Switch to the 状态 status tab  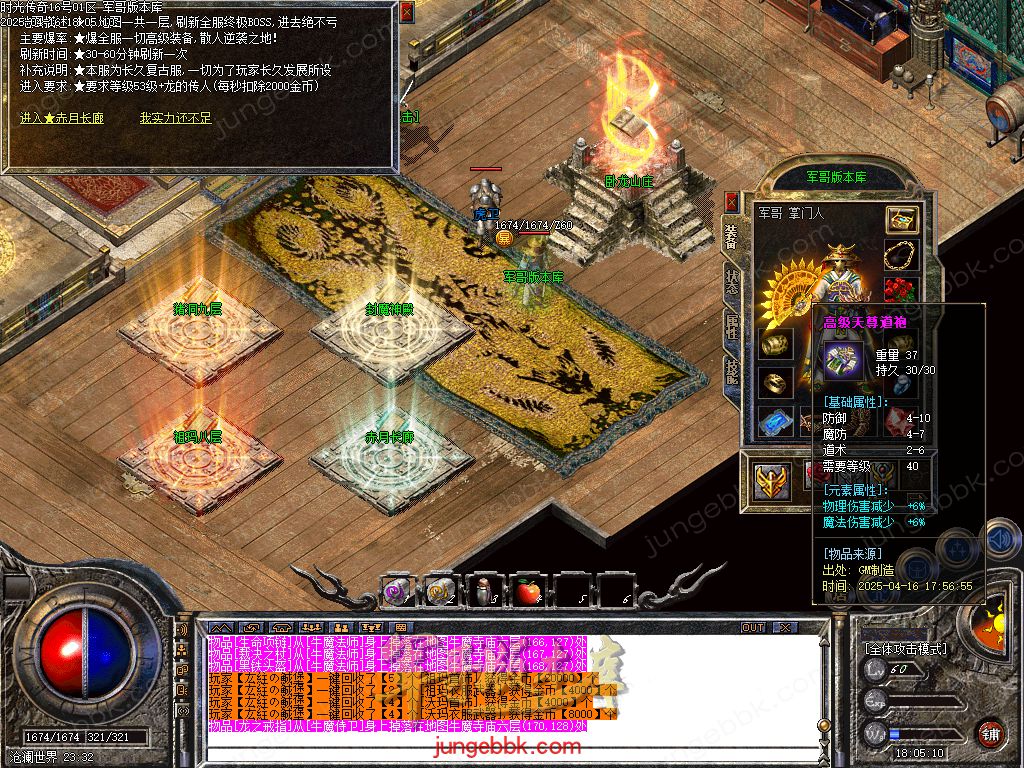pos(733,282)
